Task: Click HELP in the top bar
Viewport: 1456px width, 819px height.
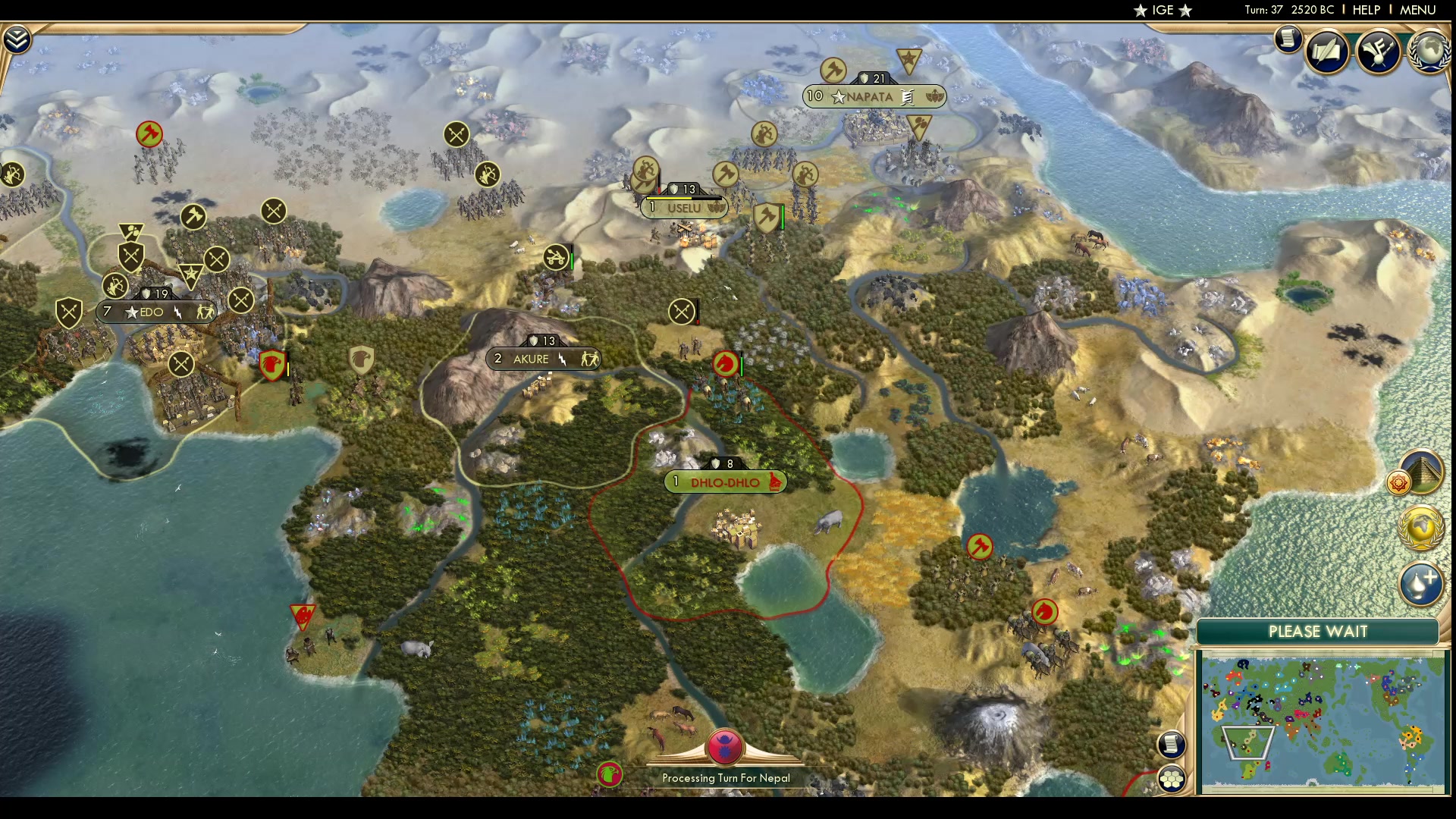Action: pos(1366,11)
